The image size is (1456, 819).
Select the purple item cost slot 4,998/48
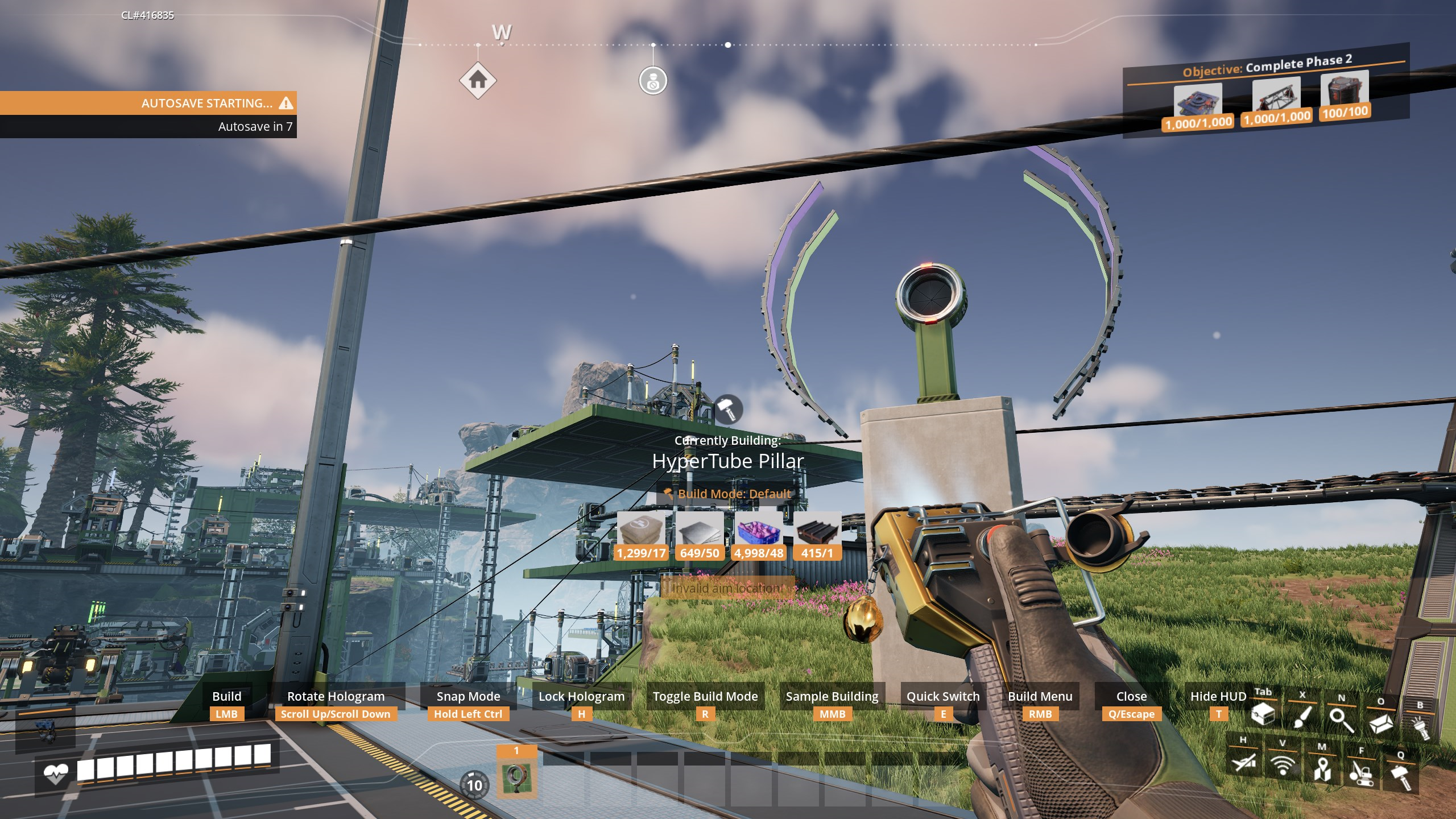[759, 535]
